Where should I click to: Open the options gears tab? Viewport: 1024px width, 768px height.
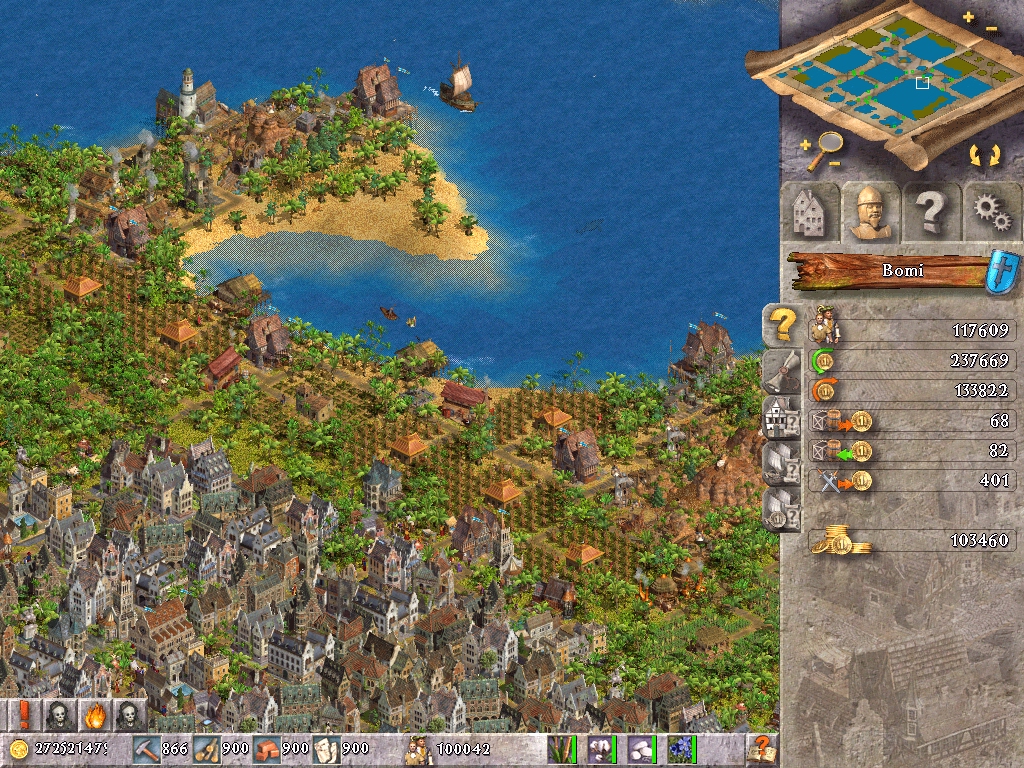click(x=991, y=211)
